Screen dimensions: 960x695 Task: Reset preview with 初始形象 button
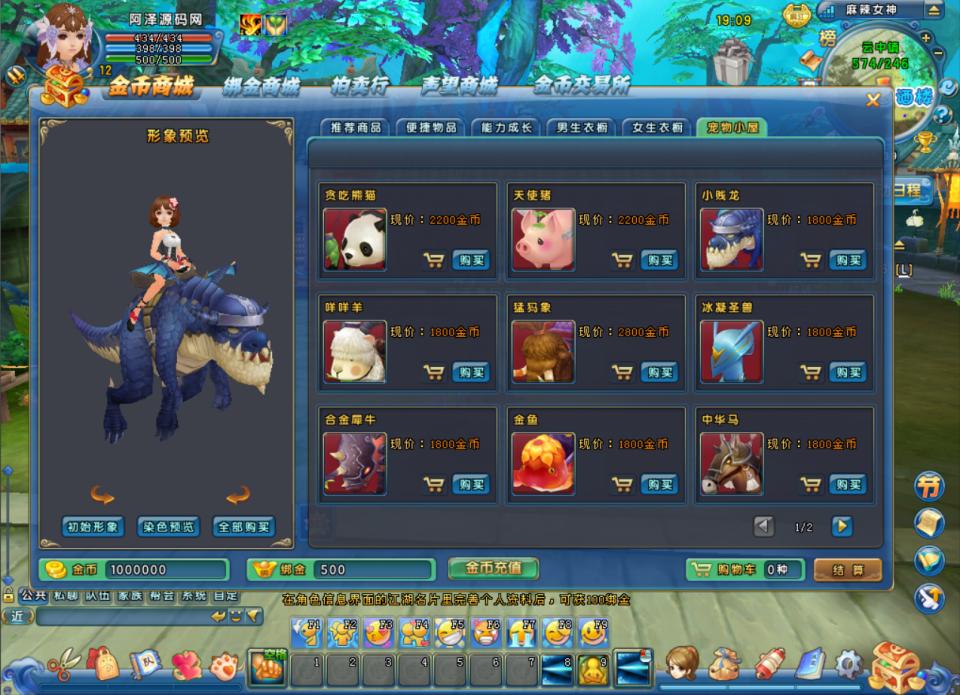pyautogui.click(x=93, y=527)
